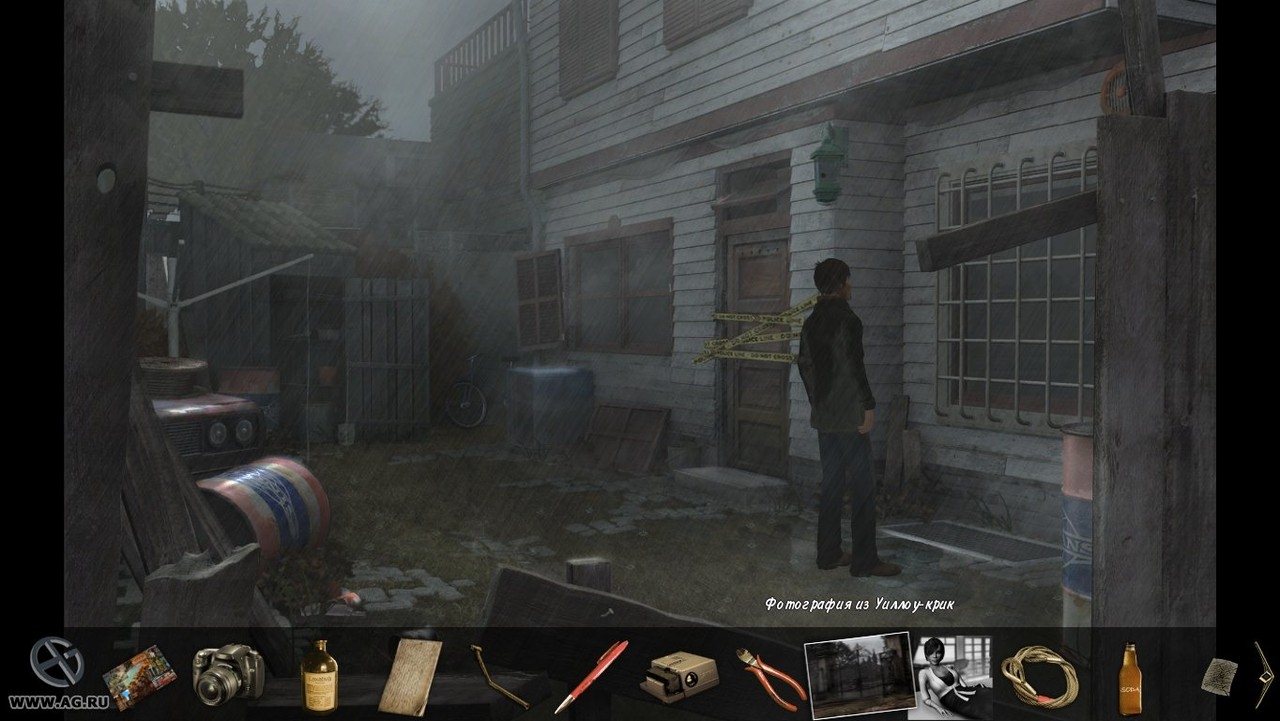The height and width of the screenshot is (721, 1280).
Task: Select the soda bottle item
Action: coord(1129,675)
